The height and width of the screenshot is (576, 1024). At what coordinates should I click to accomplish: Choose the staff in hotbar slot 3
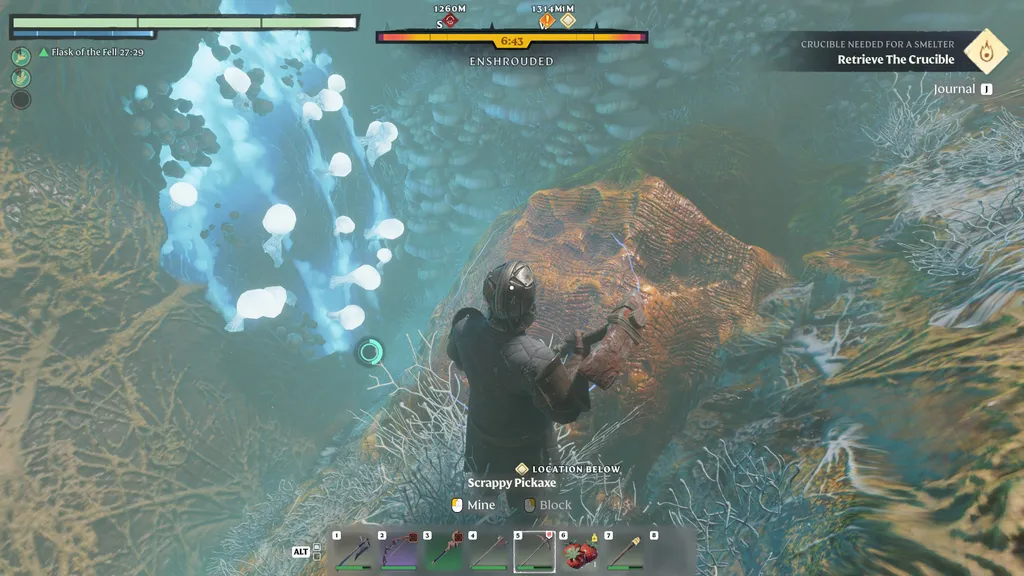coord(443,551)
